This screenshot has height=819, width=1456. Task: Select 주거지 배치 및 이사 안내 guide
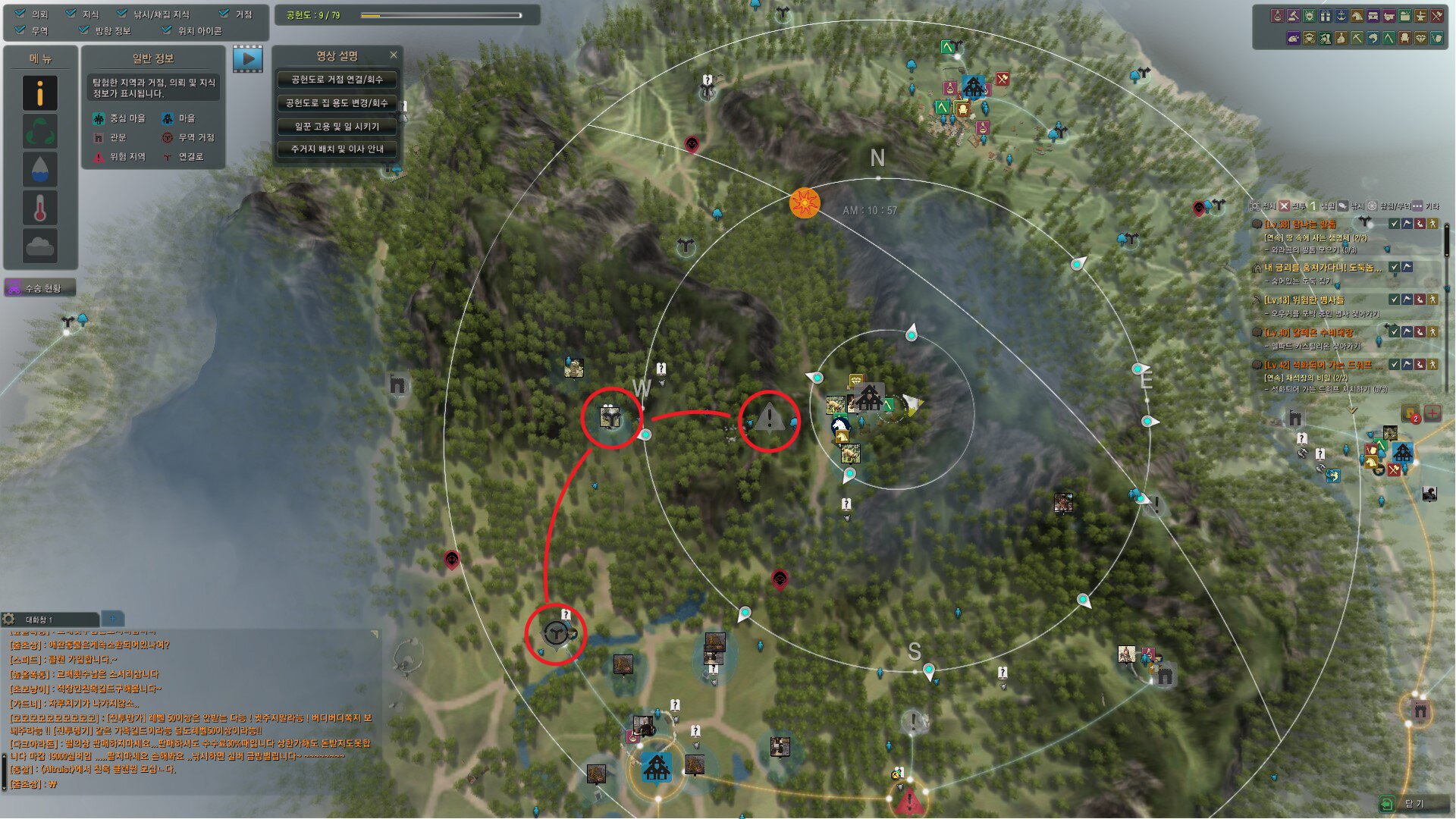click(337, 149)
